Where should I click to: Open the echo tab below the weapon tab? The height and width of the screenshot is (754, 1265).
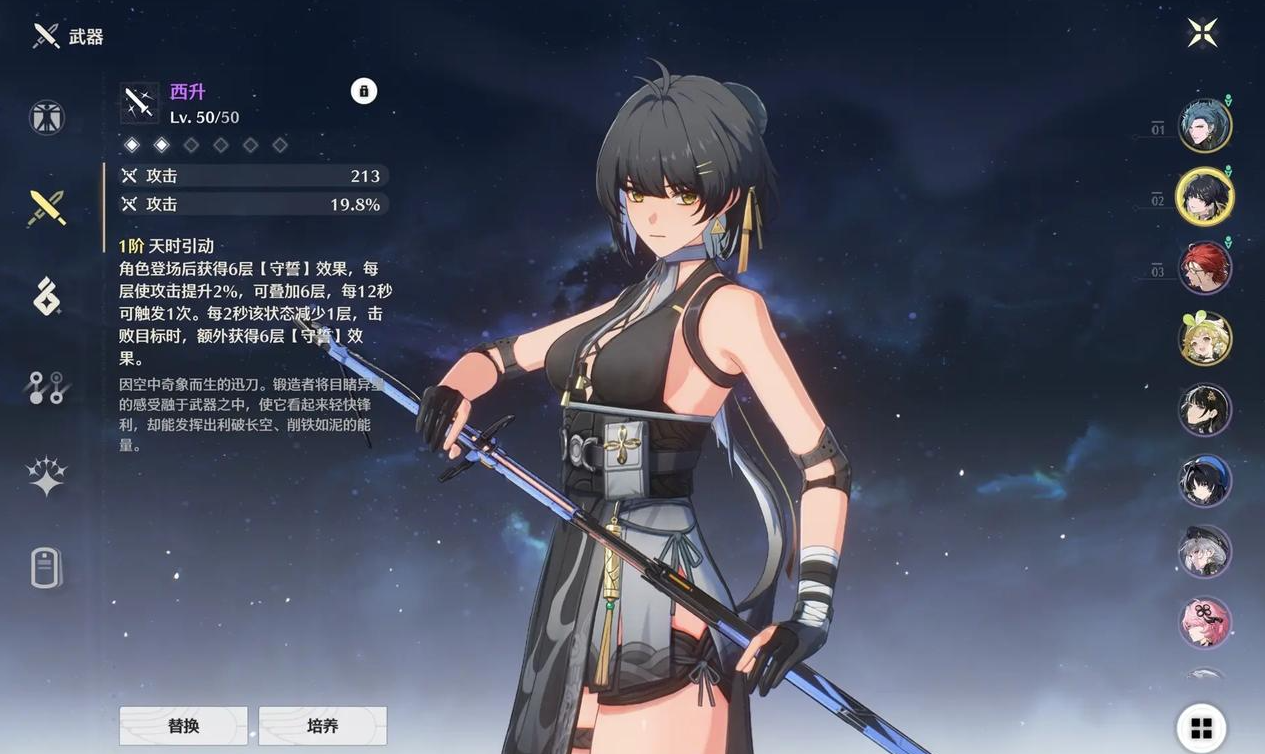coord(47,296)
